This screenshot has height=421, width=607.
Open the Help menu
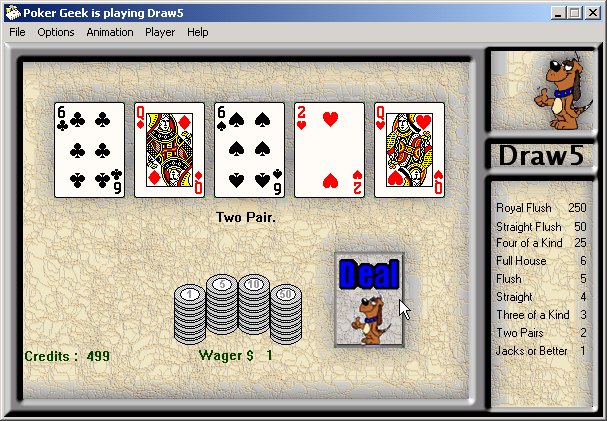[x=198, y=32]
